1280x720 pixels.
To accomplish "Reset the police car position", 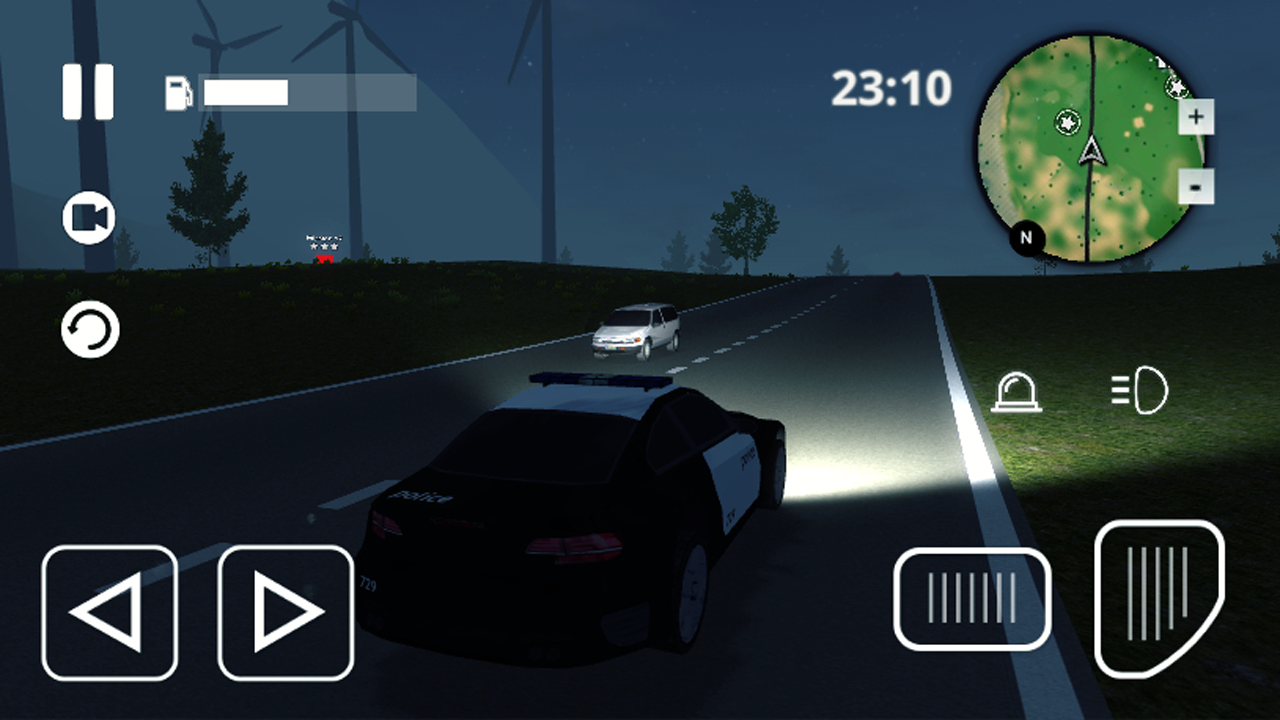I will coord(87,329).
